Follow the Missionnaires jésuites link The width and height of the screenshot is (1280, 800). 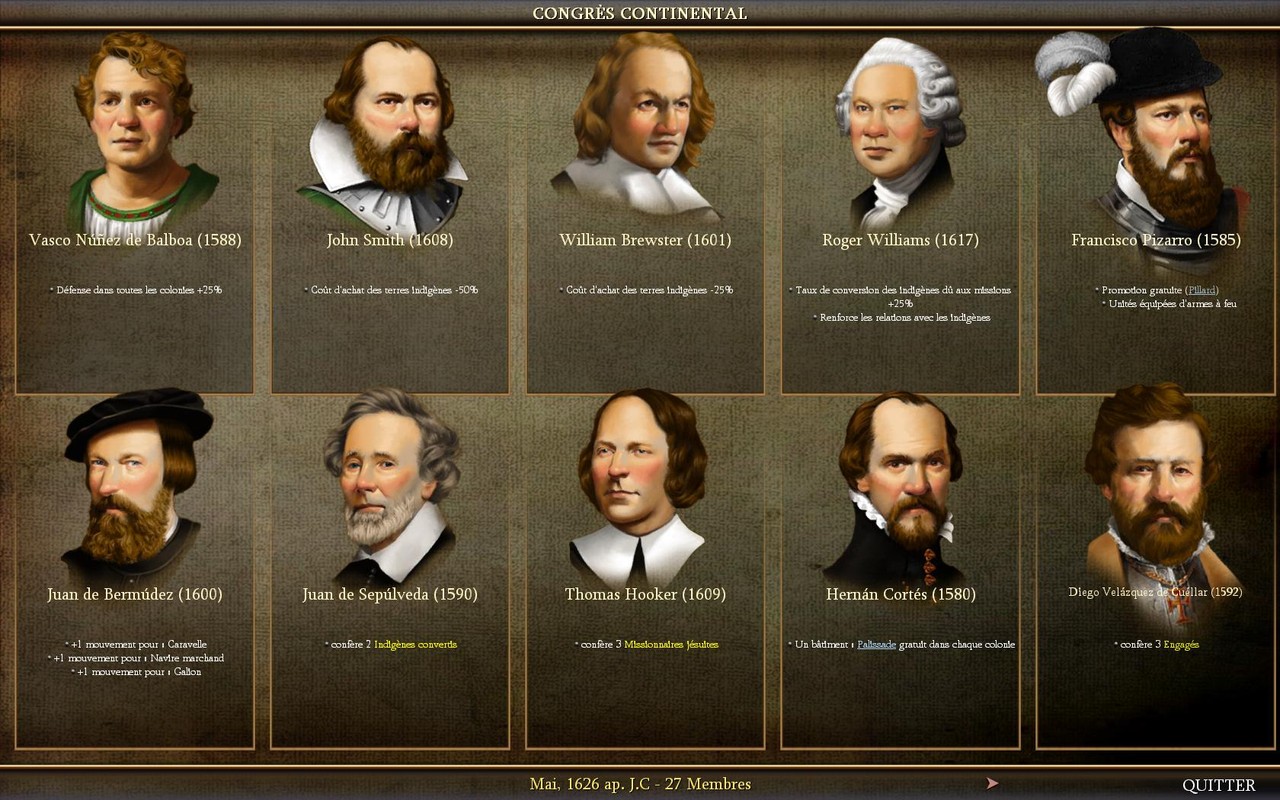[x=671, y=645]
